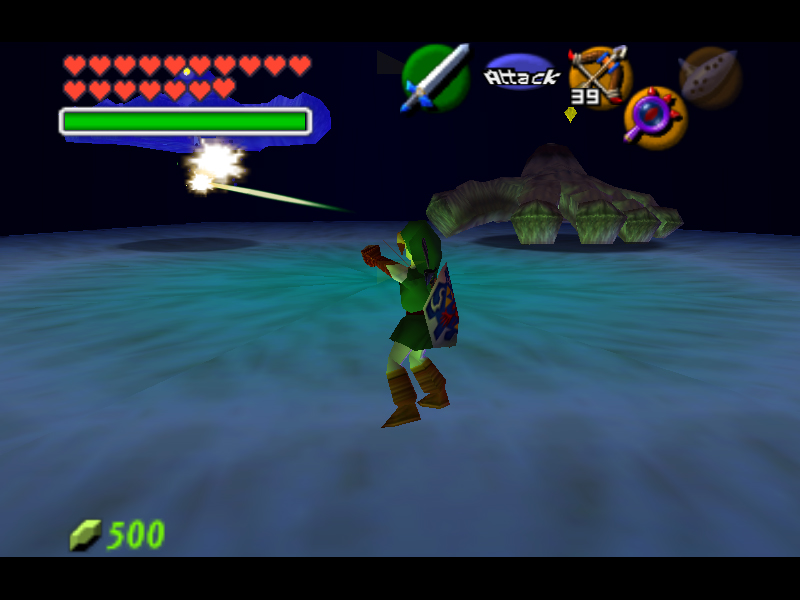Choose the bow and arrow item slot
The width and height of the screenshot is (800, 600).
coord(599,73)
